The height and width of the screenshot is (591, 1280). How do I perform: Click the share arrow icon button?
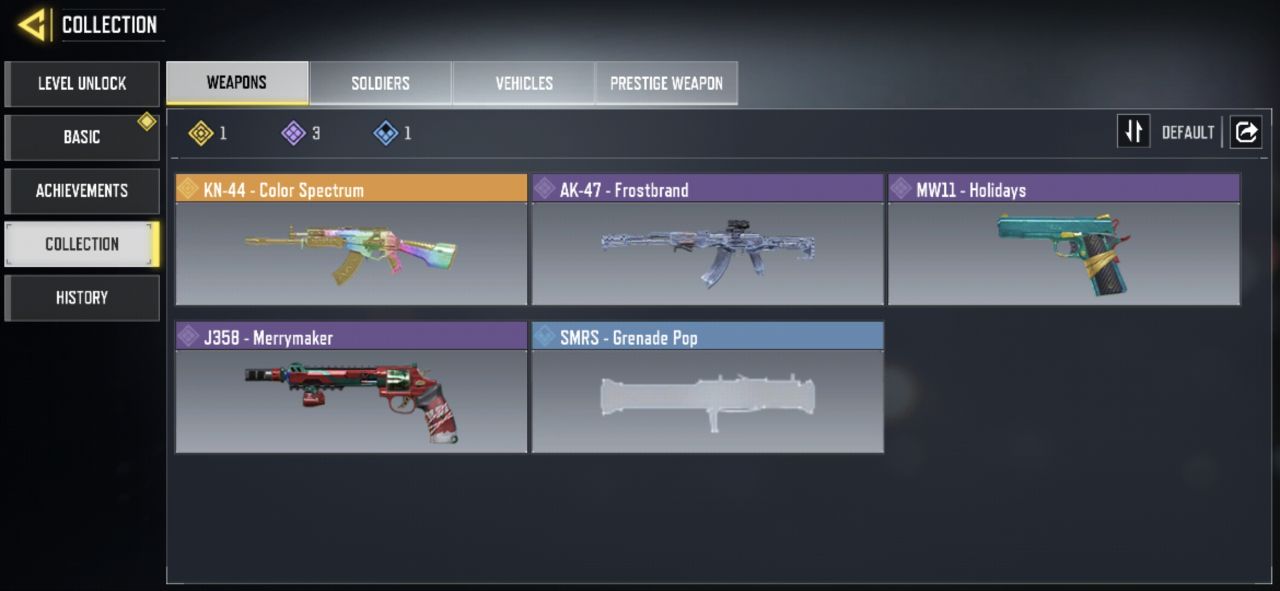click(1246, 132)
